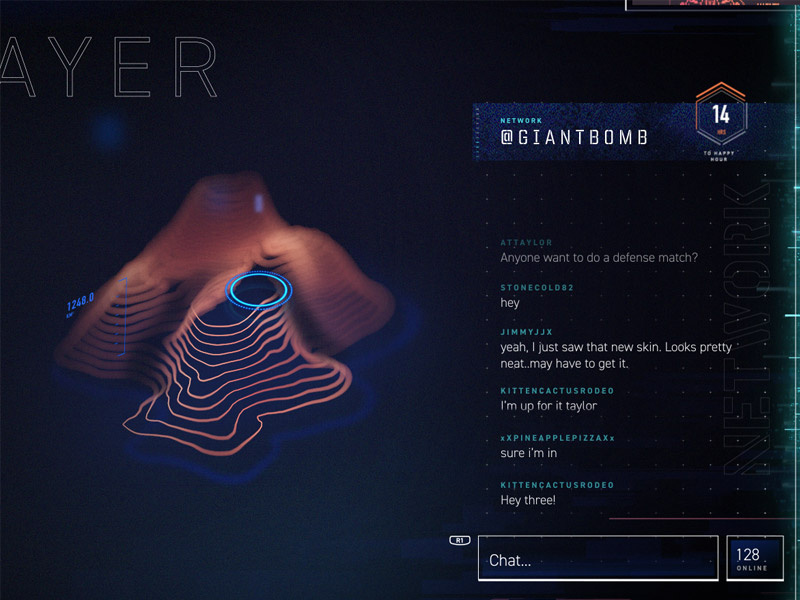Click the Chat text input box
Image resolution: width=800 pixels, height=600 pixels.
coord(597,559)
